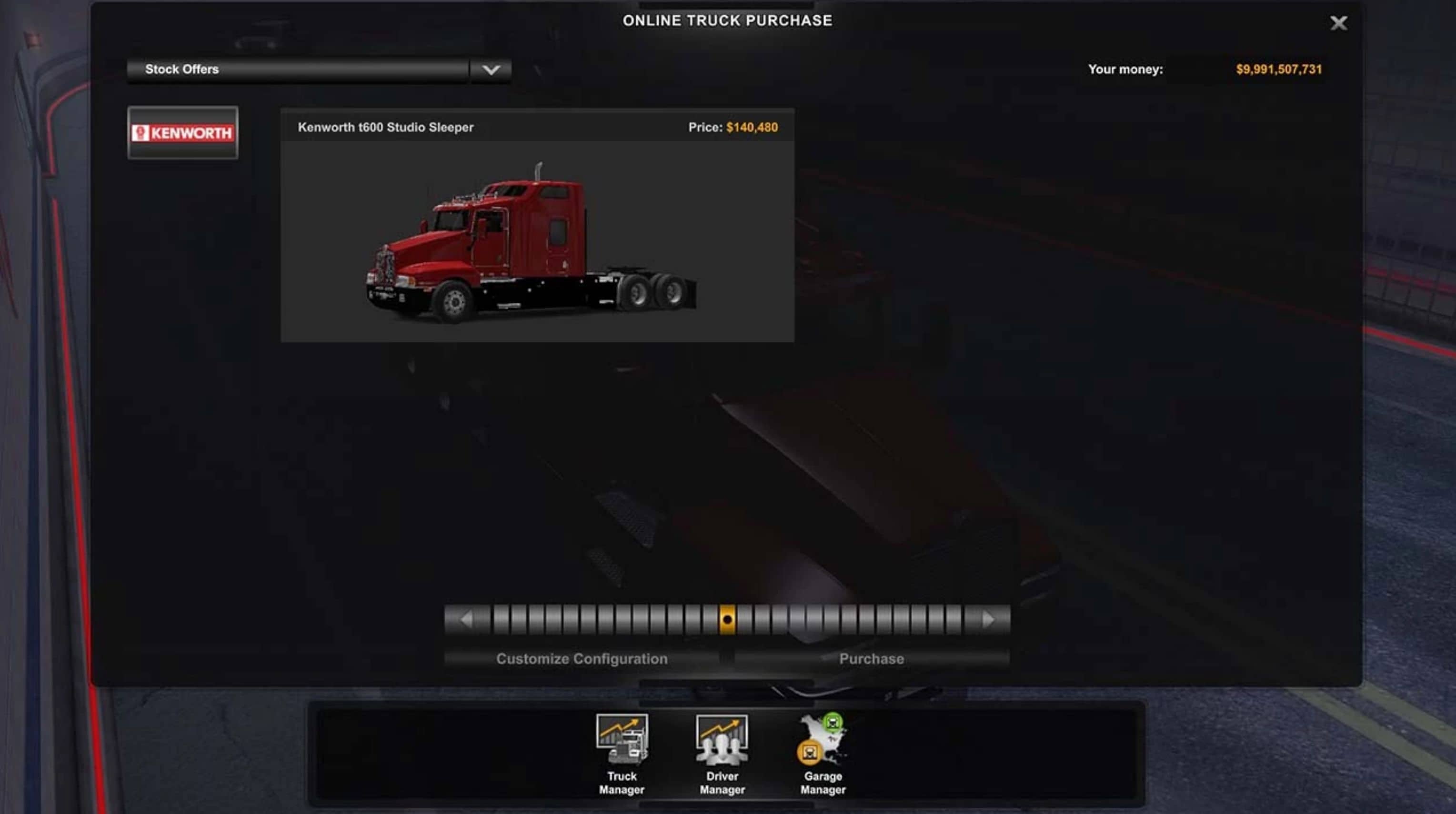Image resolution: width=1456 pixels, height=814 pixels.
Task: Open the Driver Manager
Action: coord(722,754)
